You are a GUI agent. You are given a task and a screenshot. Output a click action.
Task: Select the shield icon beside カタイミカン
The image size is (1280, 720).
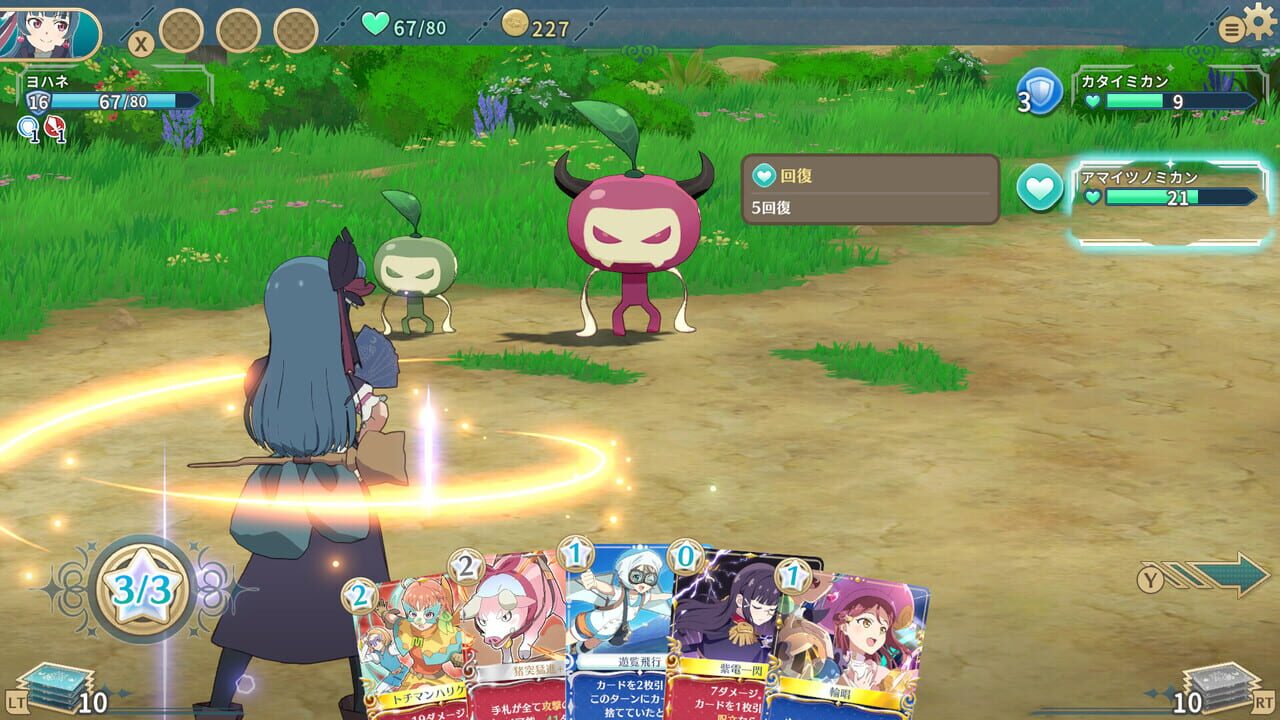[1039, 93]
